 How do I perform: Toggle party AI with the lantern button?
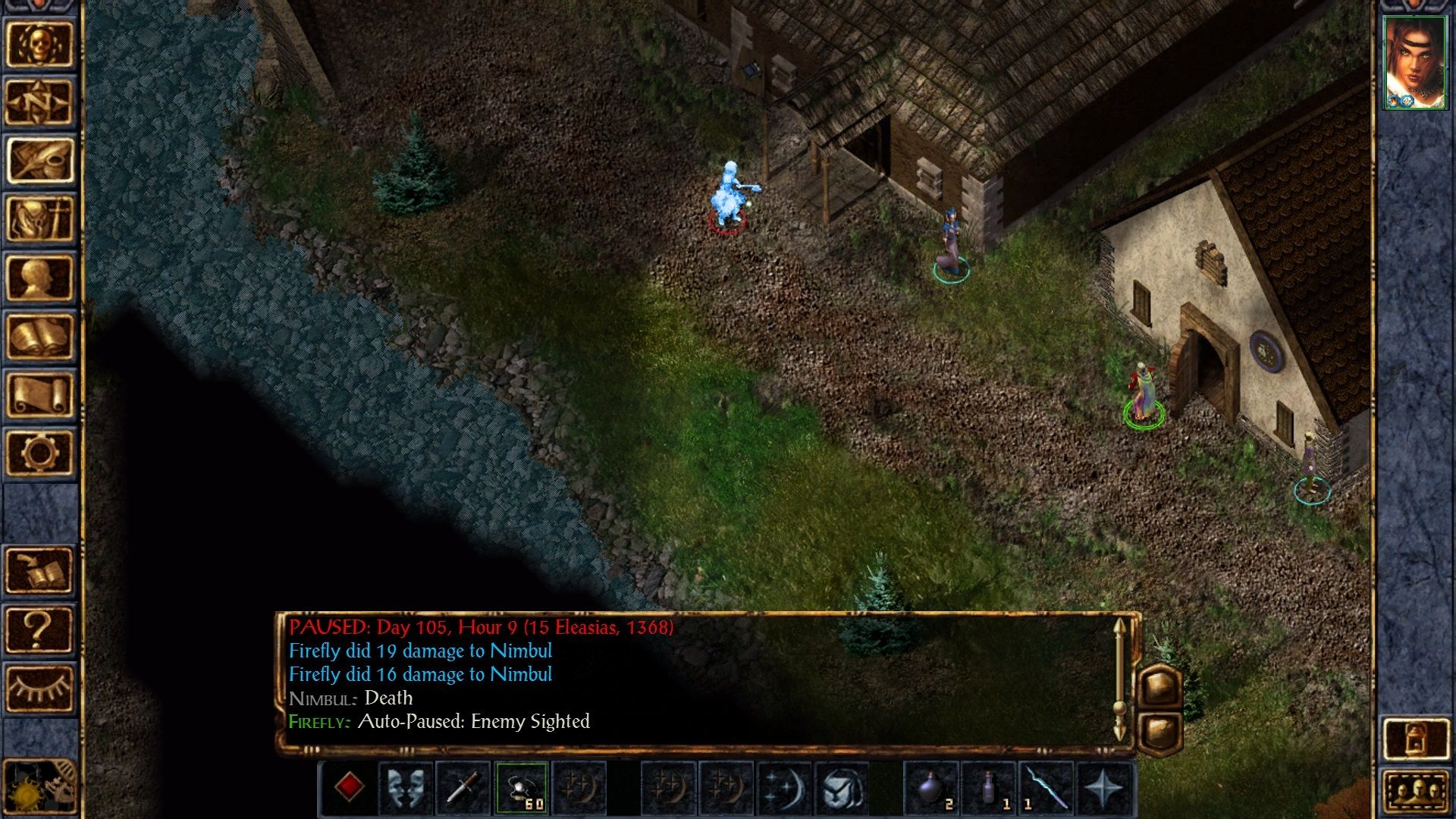click(1415, 739)
